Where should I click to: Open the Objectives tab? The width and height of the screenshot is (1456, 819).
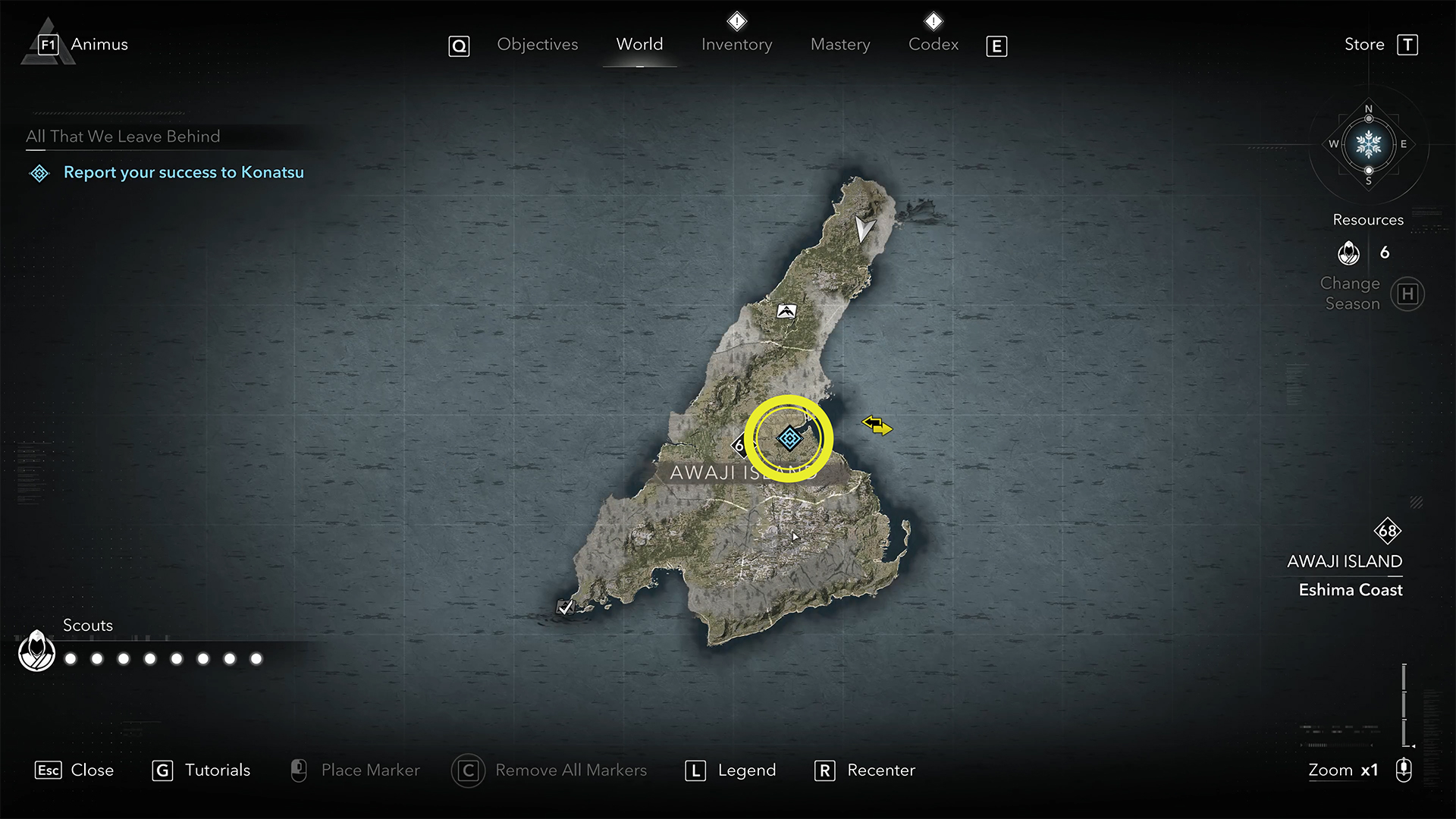coord(537,45)
